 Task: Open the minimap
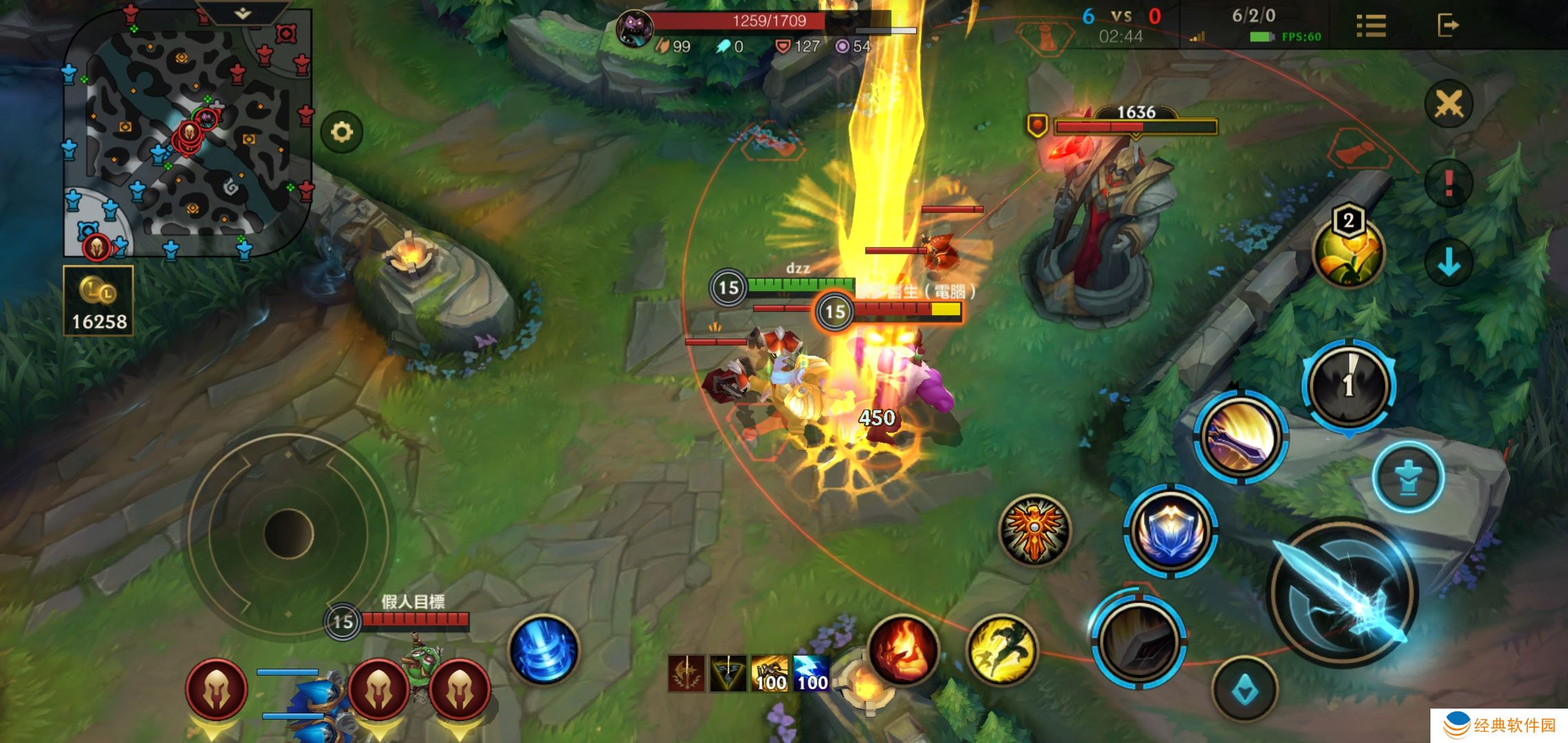(187, 134)
